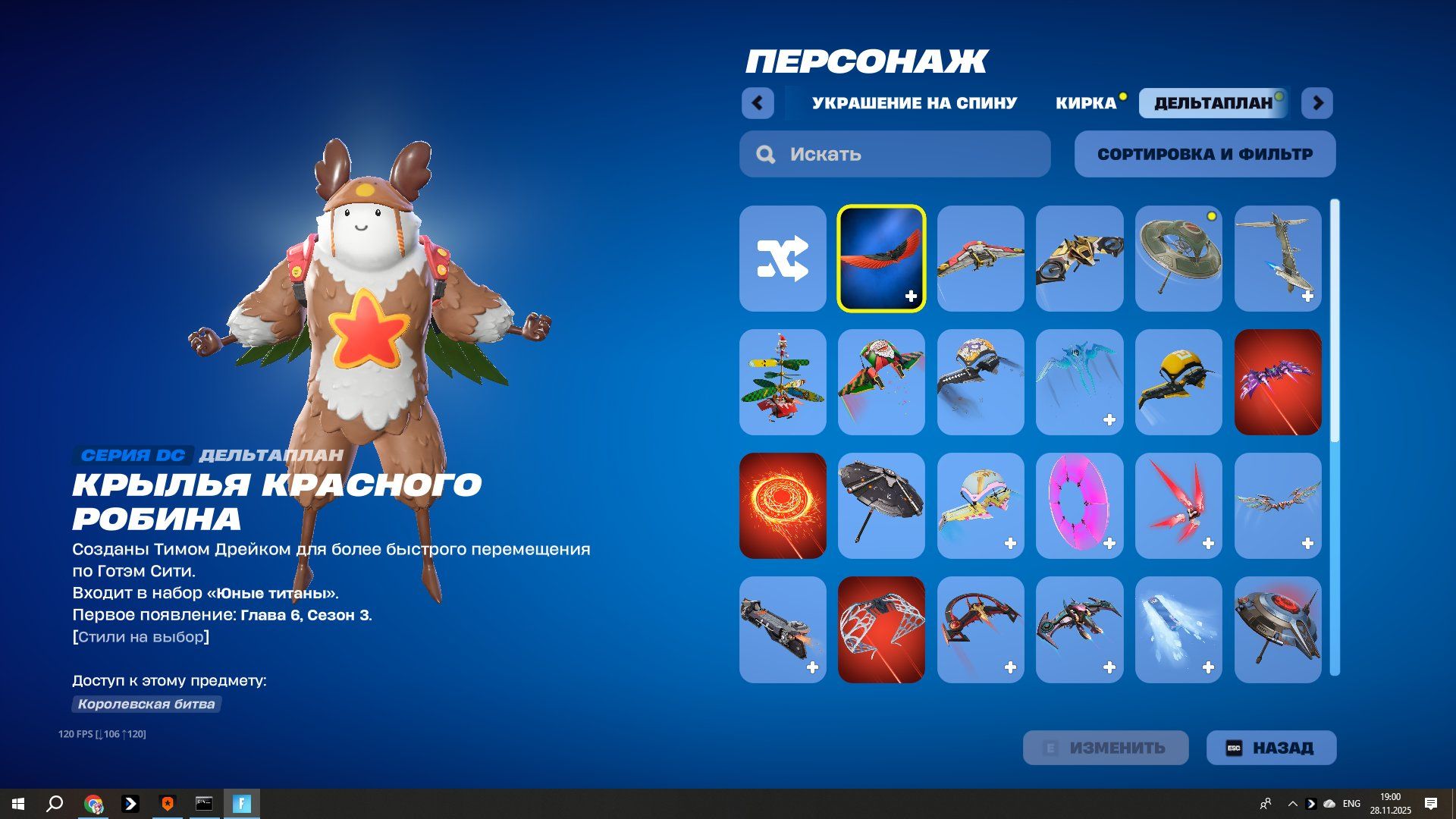Select the white web glider on red

[881, 629]
